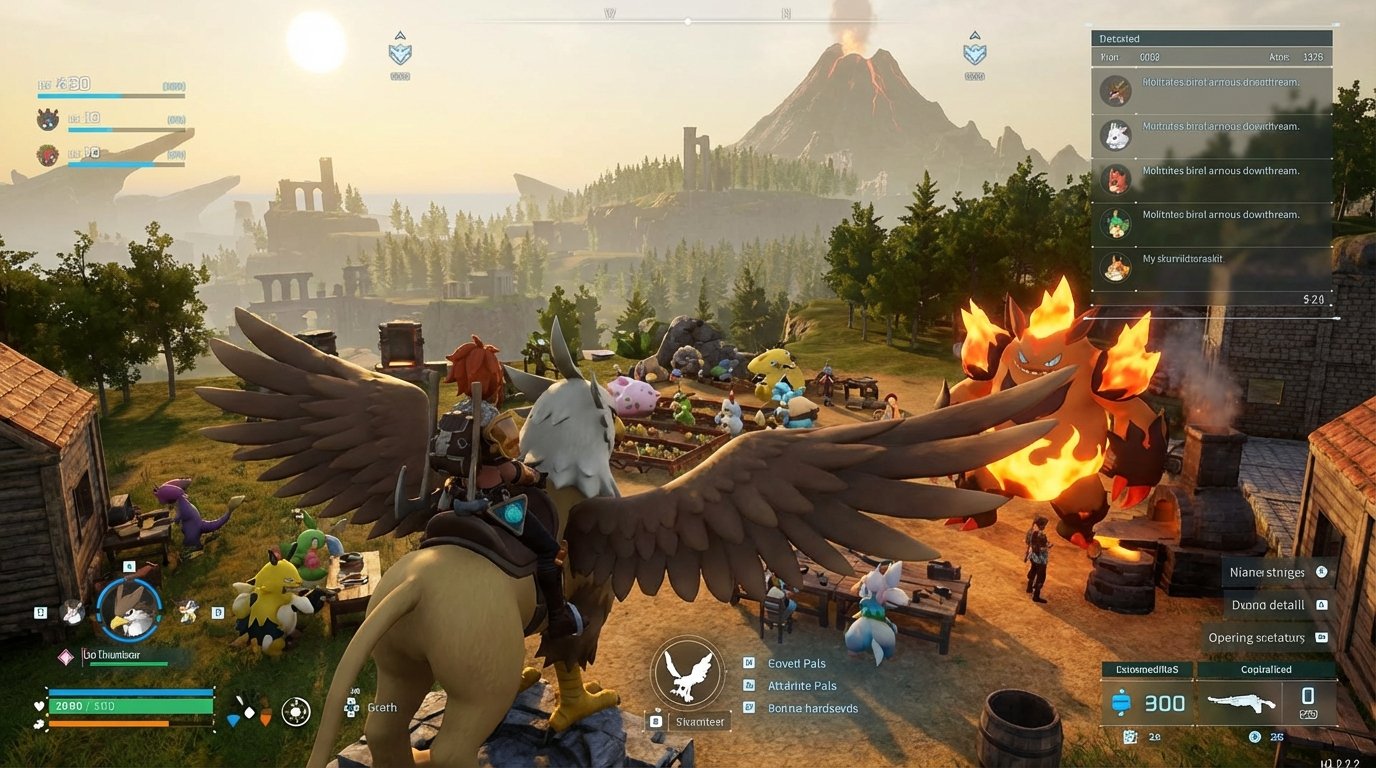
Task: Select the Dxpng detaill menu entry
Action: 1268,605
